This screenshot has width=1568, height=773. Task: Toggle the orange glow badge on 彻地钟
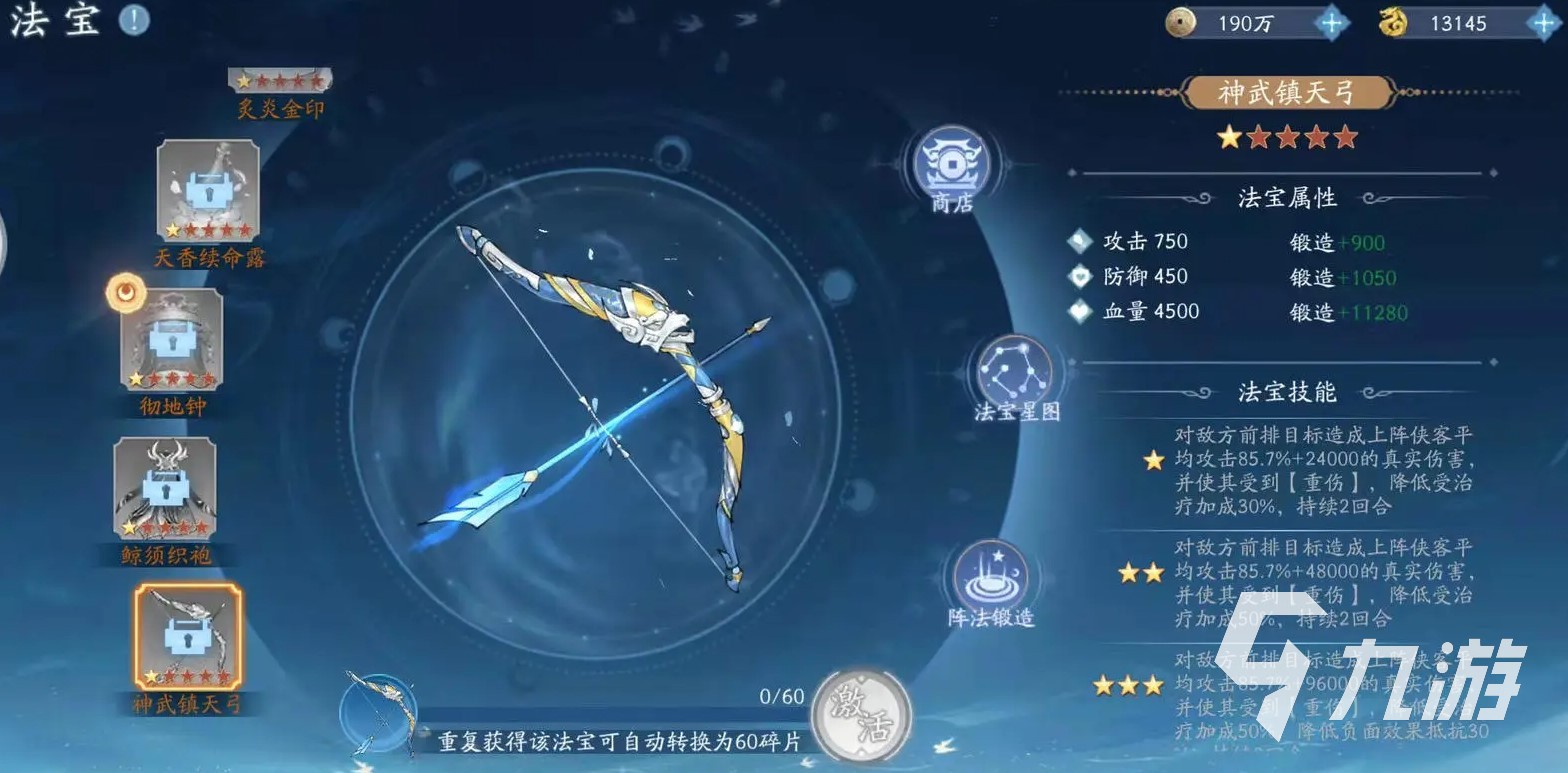coord(126,295)
